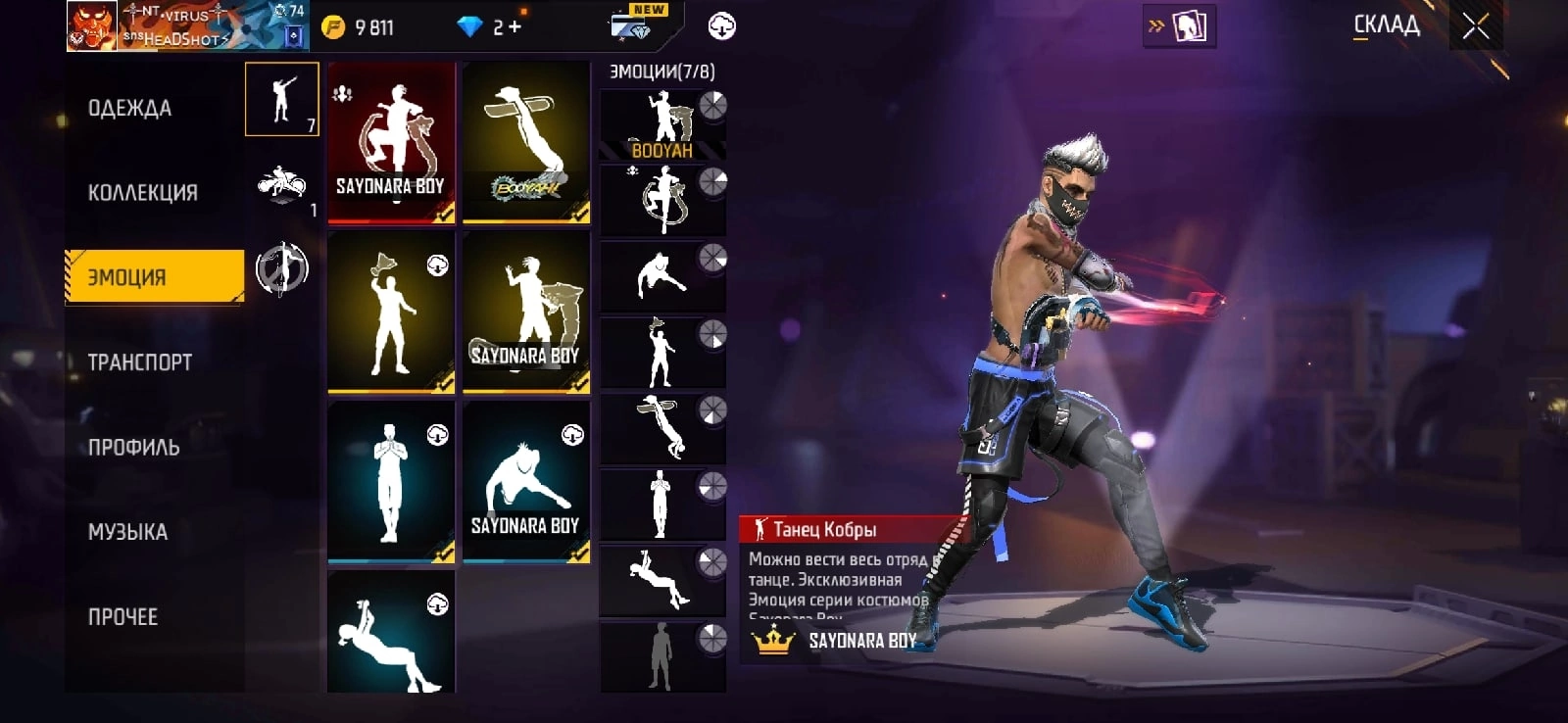Open the emote sub-tab with count 7
1568x723 pixels.
pyautogui.click(x=282, y=99)
